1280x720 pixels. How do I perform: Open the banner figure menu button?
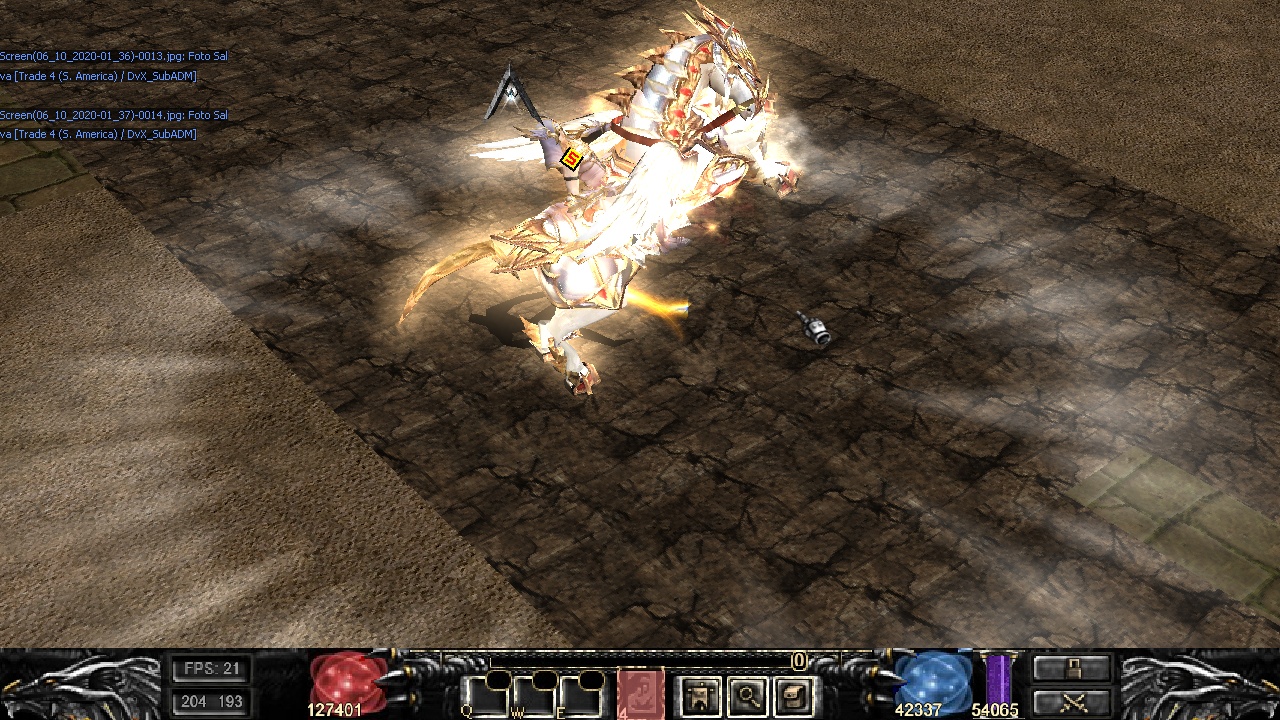click(x=700, y=695)
